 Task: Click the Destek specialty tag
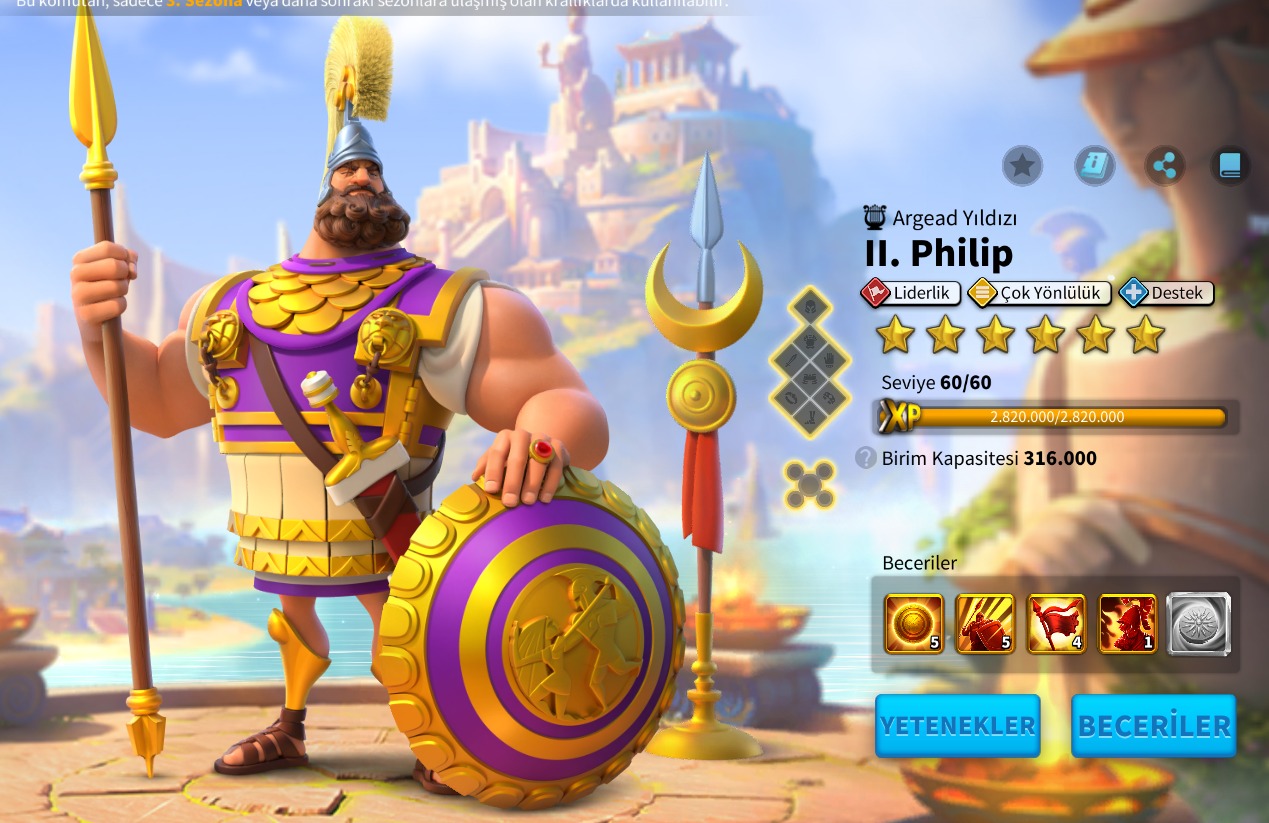pos(1167,293)
